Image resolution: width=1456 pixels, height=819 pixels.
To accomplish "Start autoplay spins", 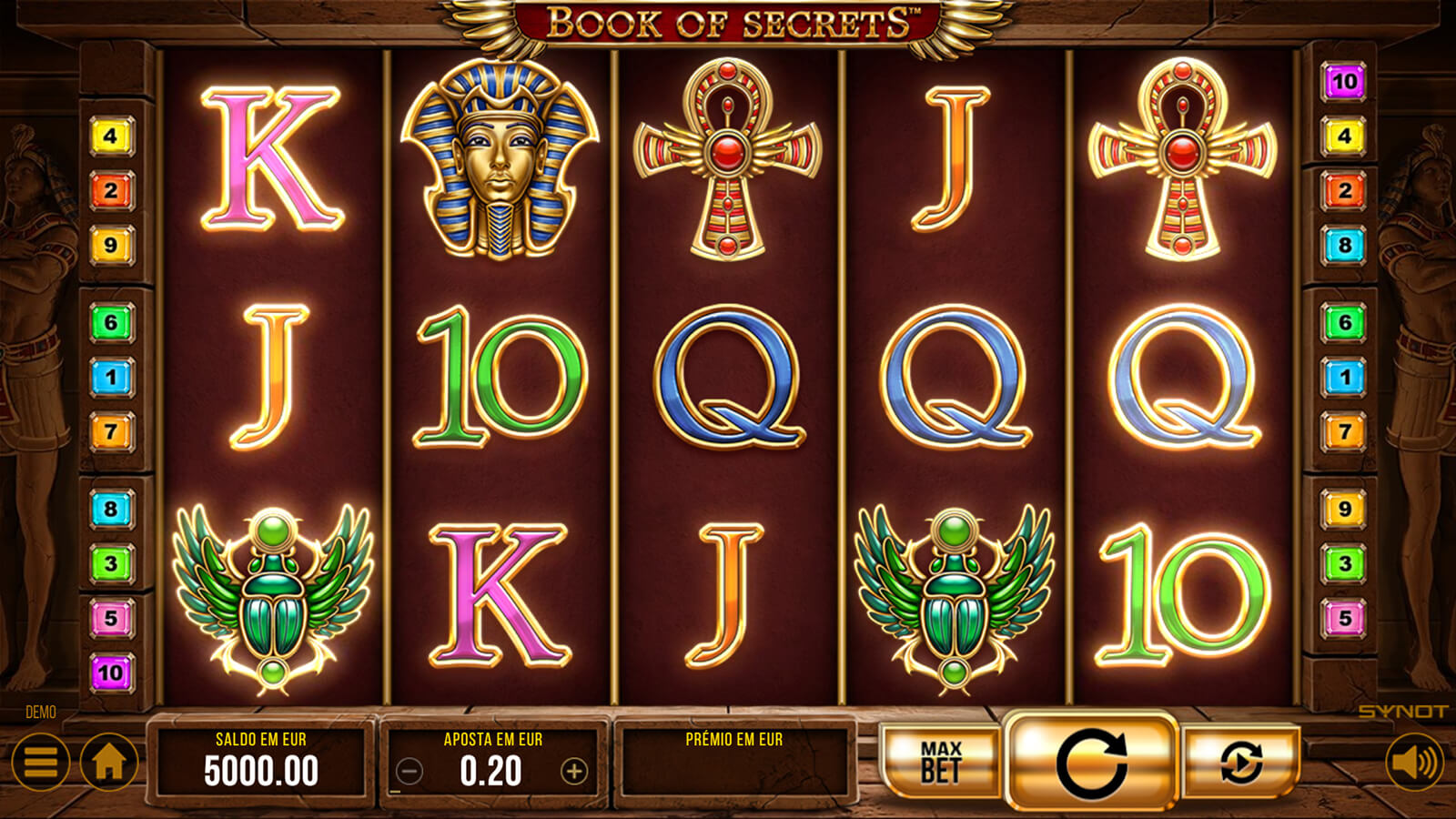I will (1240, 762).
